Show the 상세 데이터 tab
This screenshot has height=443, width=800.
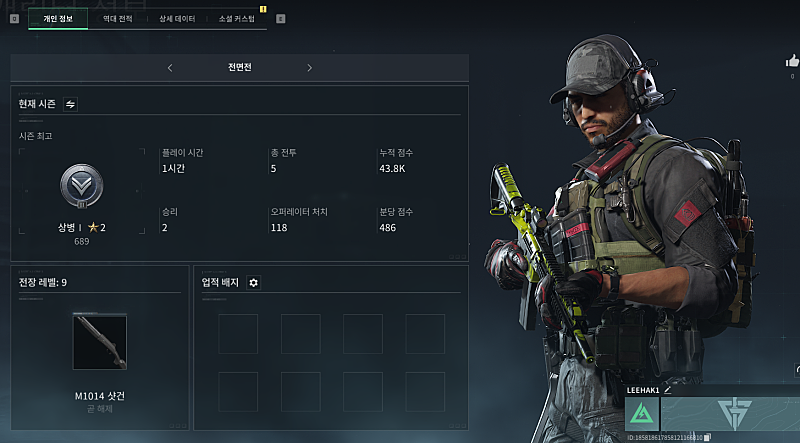[177, 18]
